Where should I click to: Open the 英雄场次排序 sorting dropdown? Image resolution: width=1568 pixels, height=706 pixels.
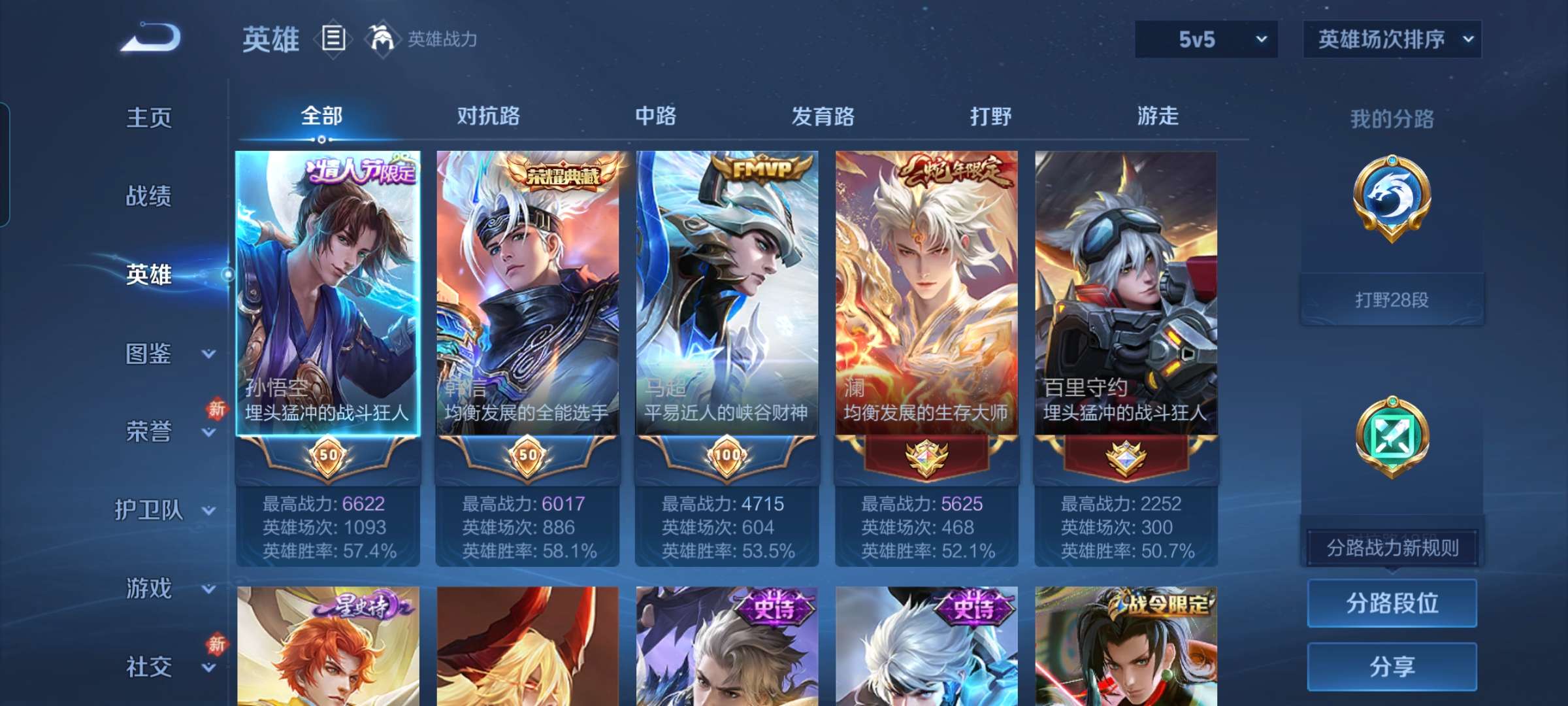1390,39
